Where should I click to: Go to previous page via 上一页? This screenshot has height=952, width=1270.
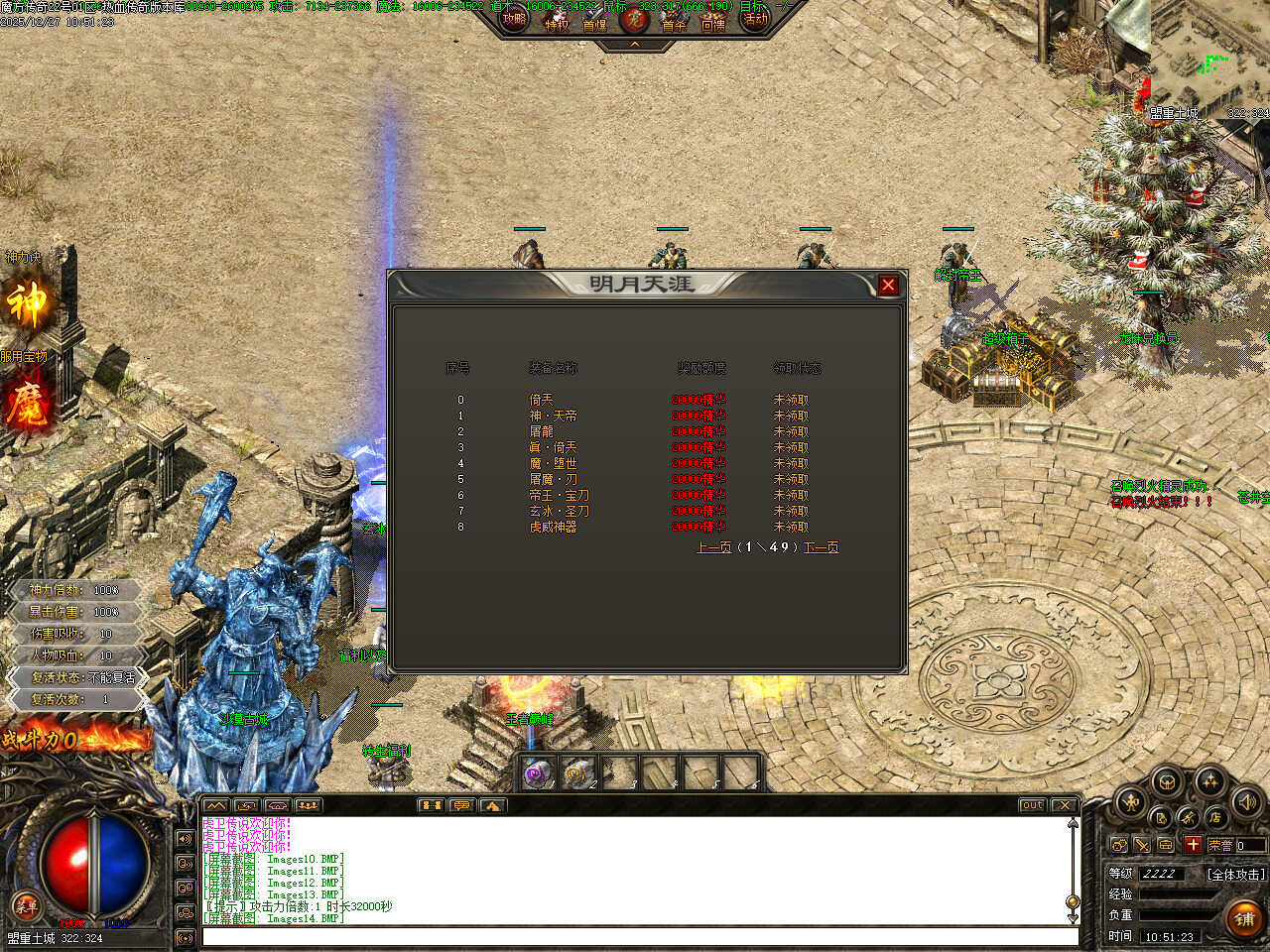click(x=714, y=547)
